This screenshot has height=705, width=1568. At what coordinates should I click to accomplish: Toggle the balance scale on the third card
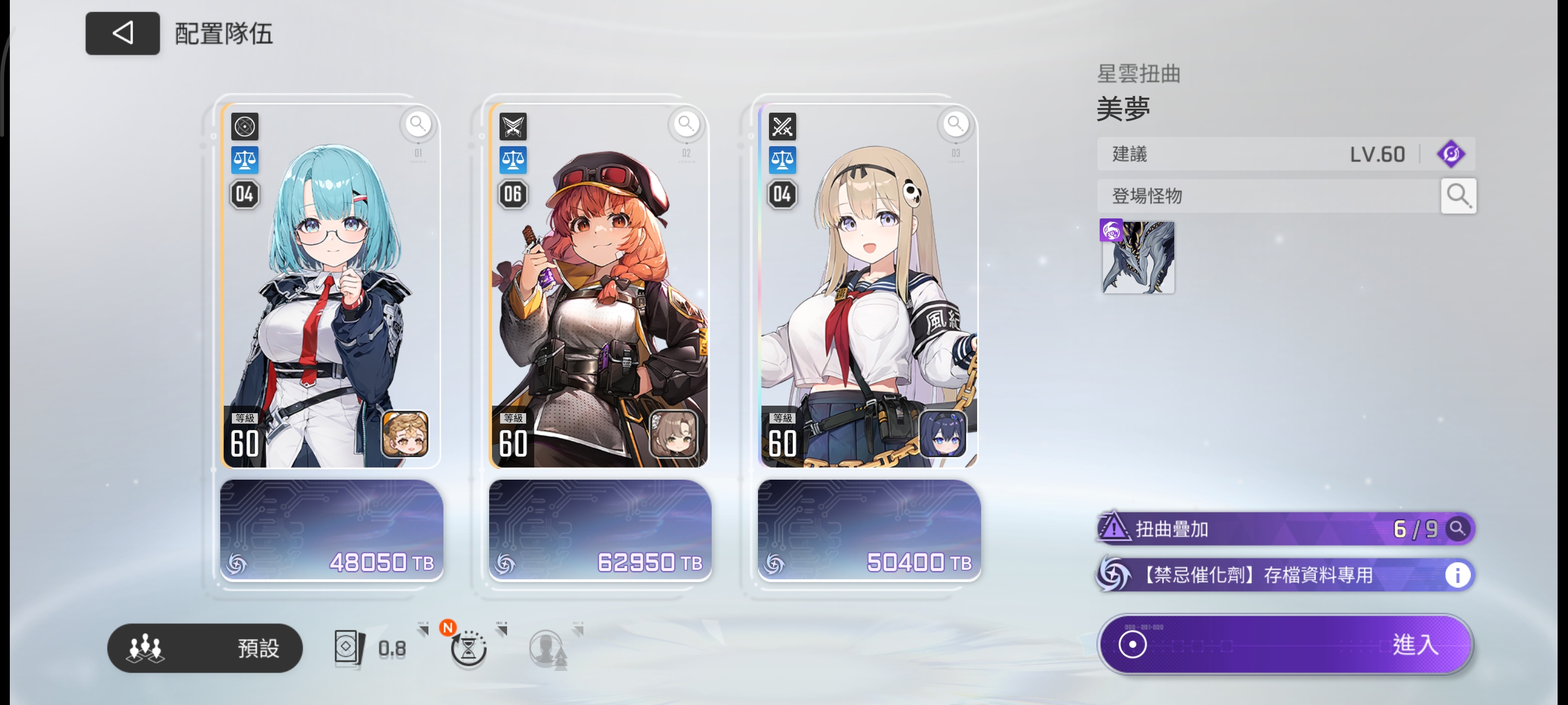tap(782, 160)
